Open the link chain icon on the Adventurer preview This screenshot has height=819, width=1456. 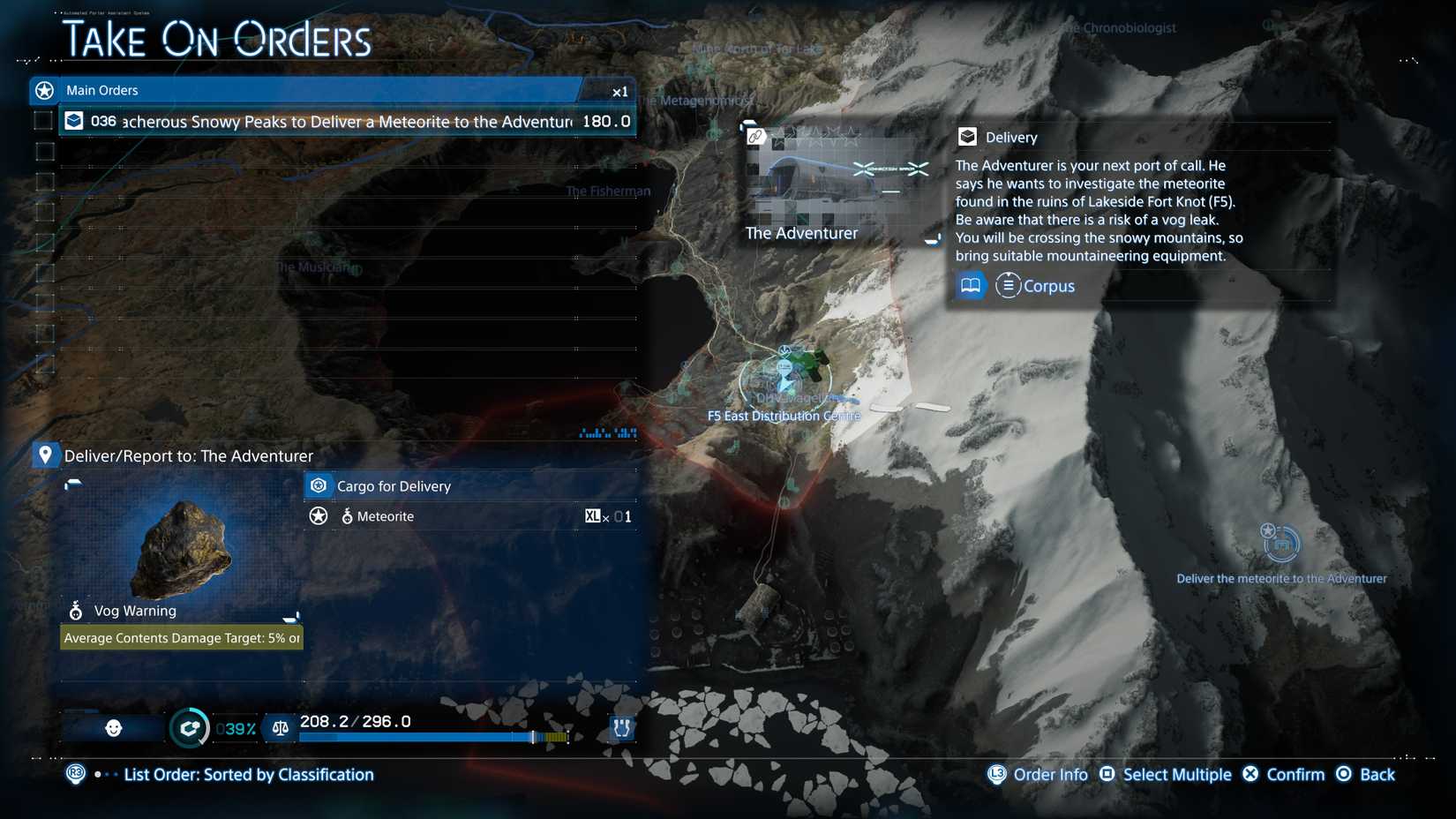pyautogui.click(x=754, y=137)
